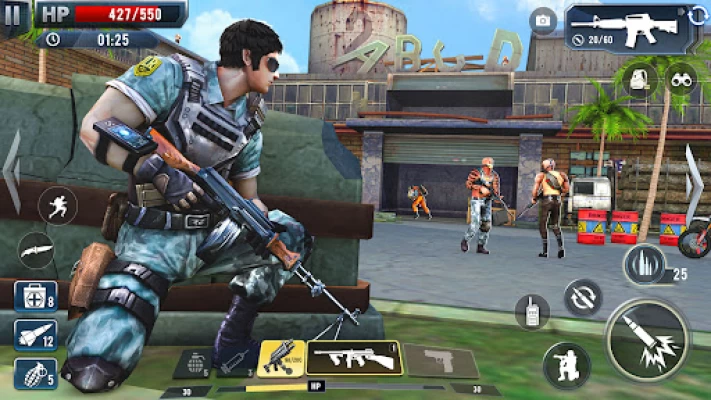Tap the walkie-talkie radio button
This screenshot has width=711, height=400.
pyautogui.click(x=532, y=312)
